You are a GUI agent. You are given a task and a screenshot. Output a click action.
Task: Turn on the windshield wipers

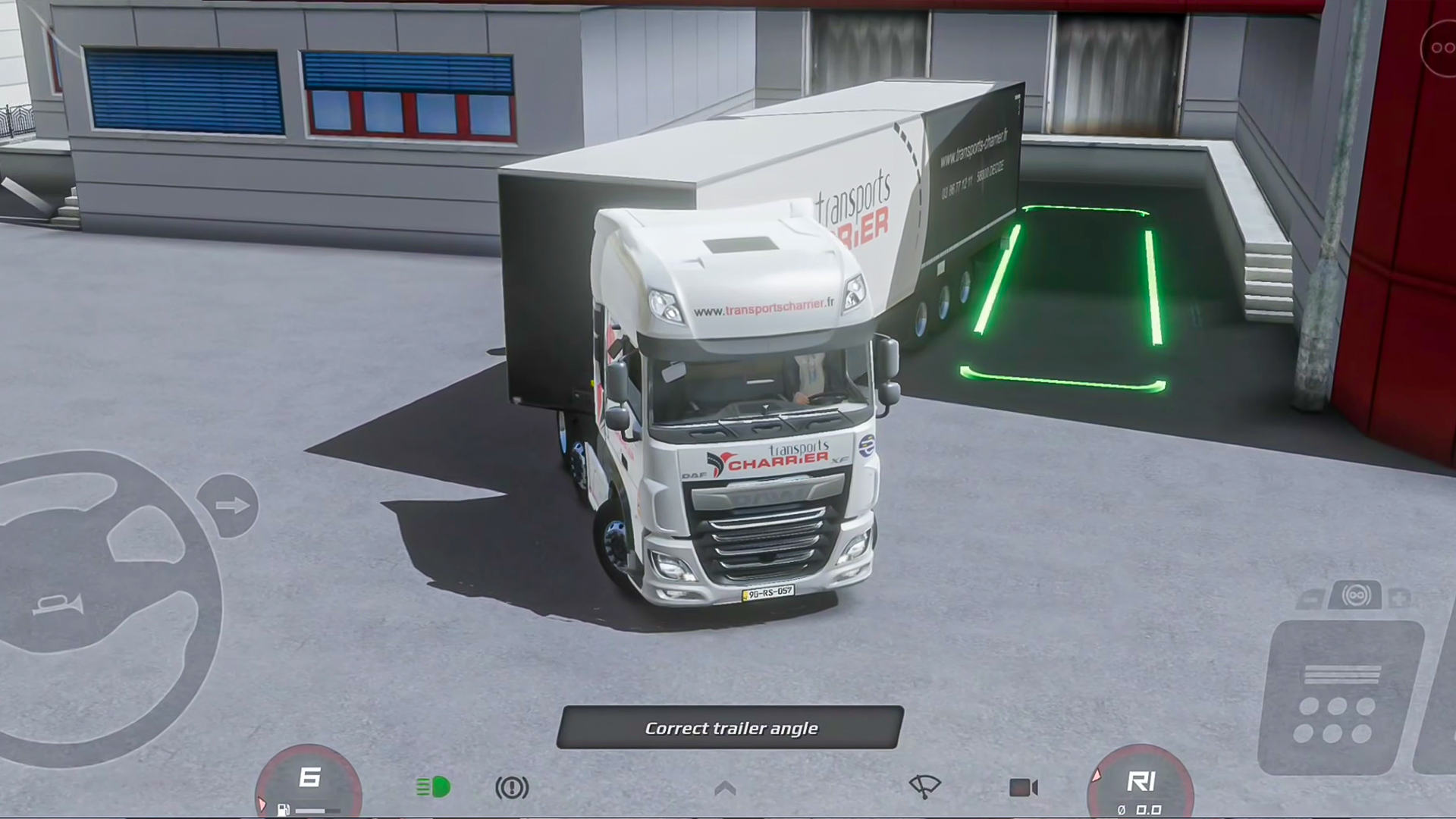click(x=924, y=786)
